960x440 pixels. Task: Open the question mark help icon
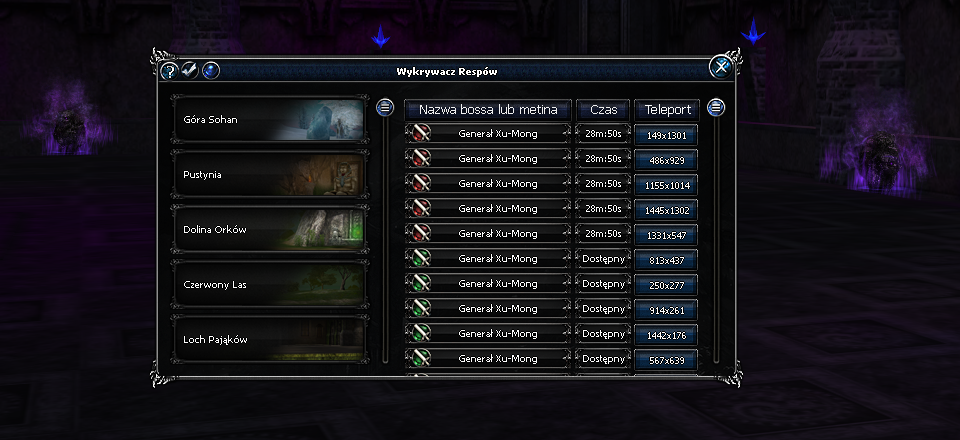click(169, 71)
